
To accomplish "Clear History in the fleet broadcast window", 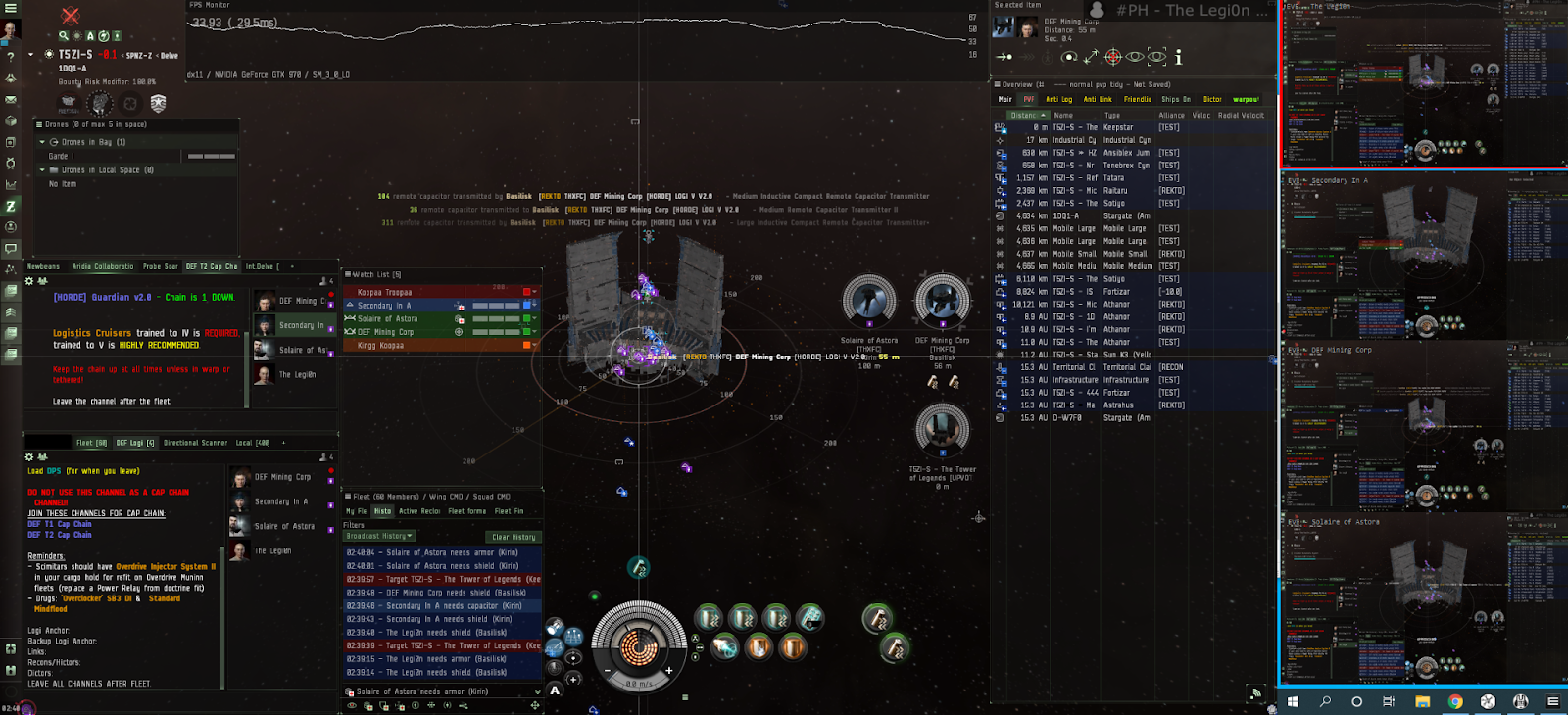I will (514, 537).
